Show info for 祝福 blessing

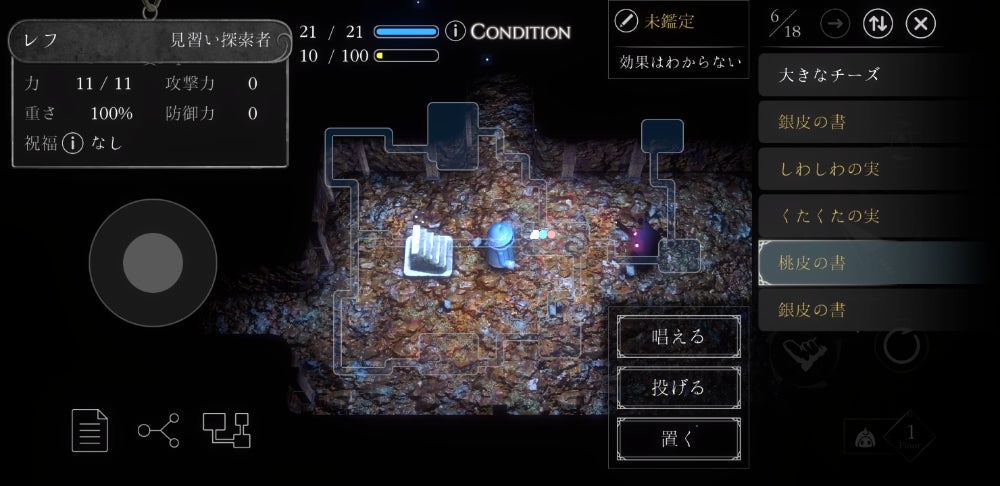pos(71,143)
